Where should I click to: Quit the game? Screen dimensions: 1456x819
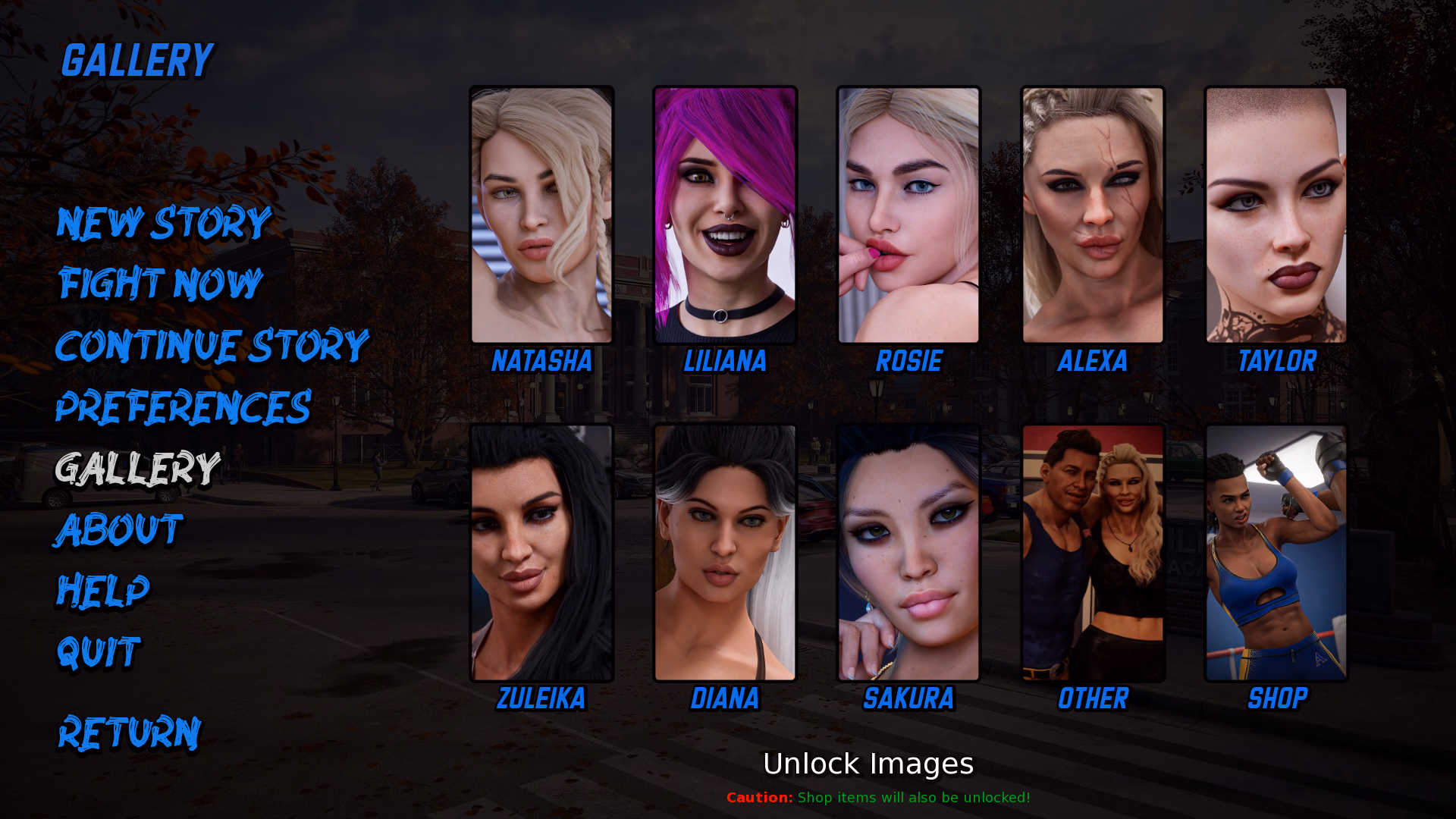click(x=99, y=652)
